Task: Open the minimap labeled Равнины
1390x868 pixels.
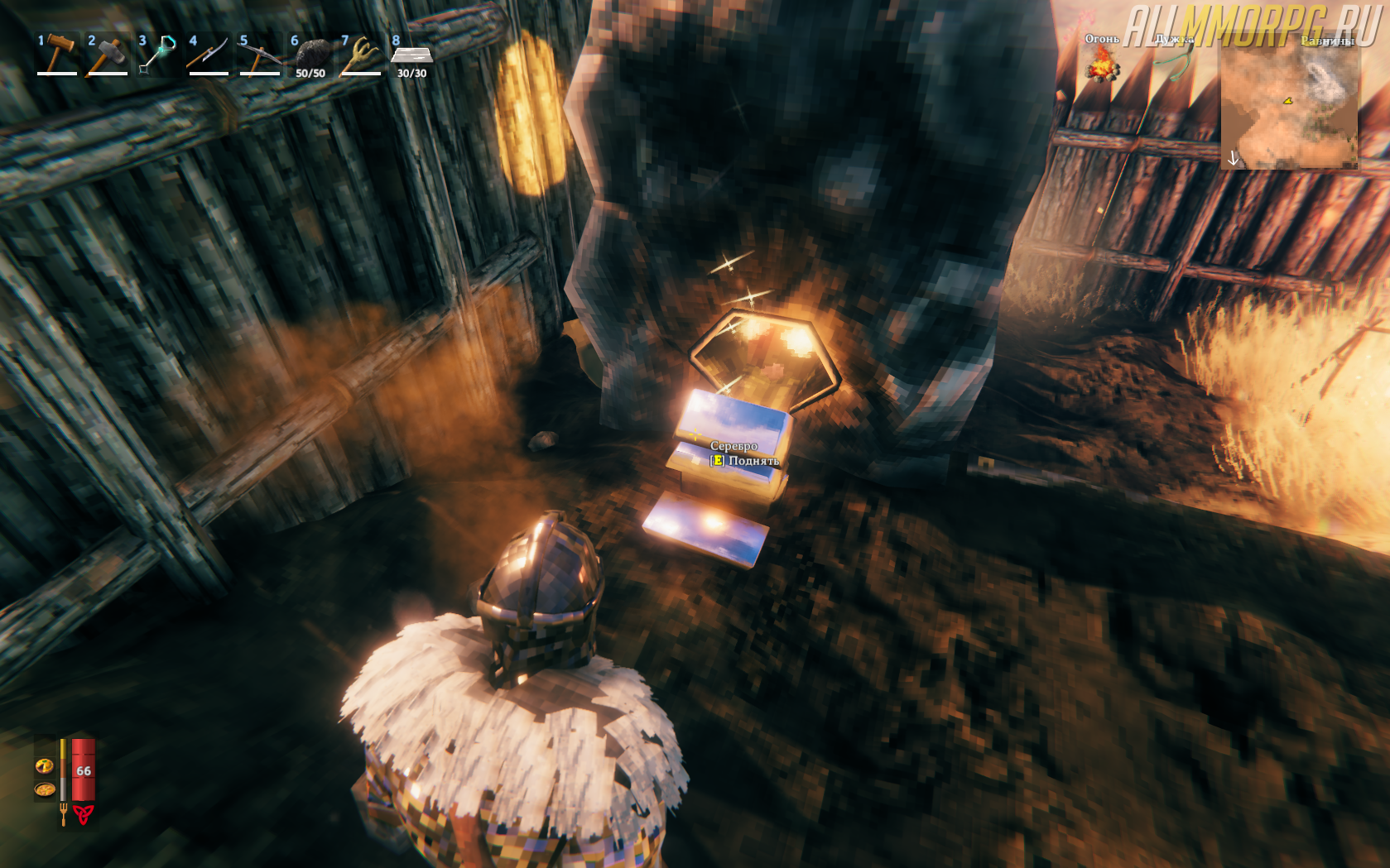Action: pos(1289,103)
